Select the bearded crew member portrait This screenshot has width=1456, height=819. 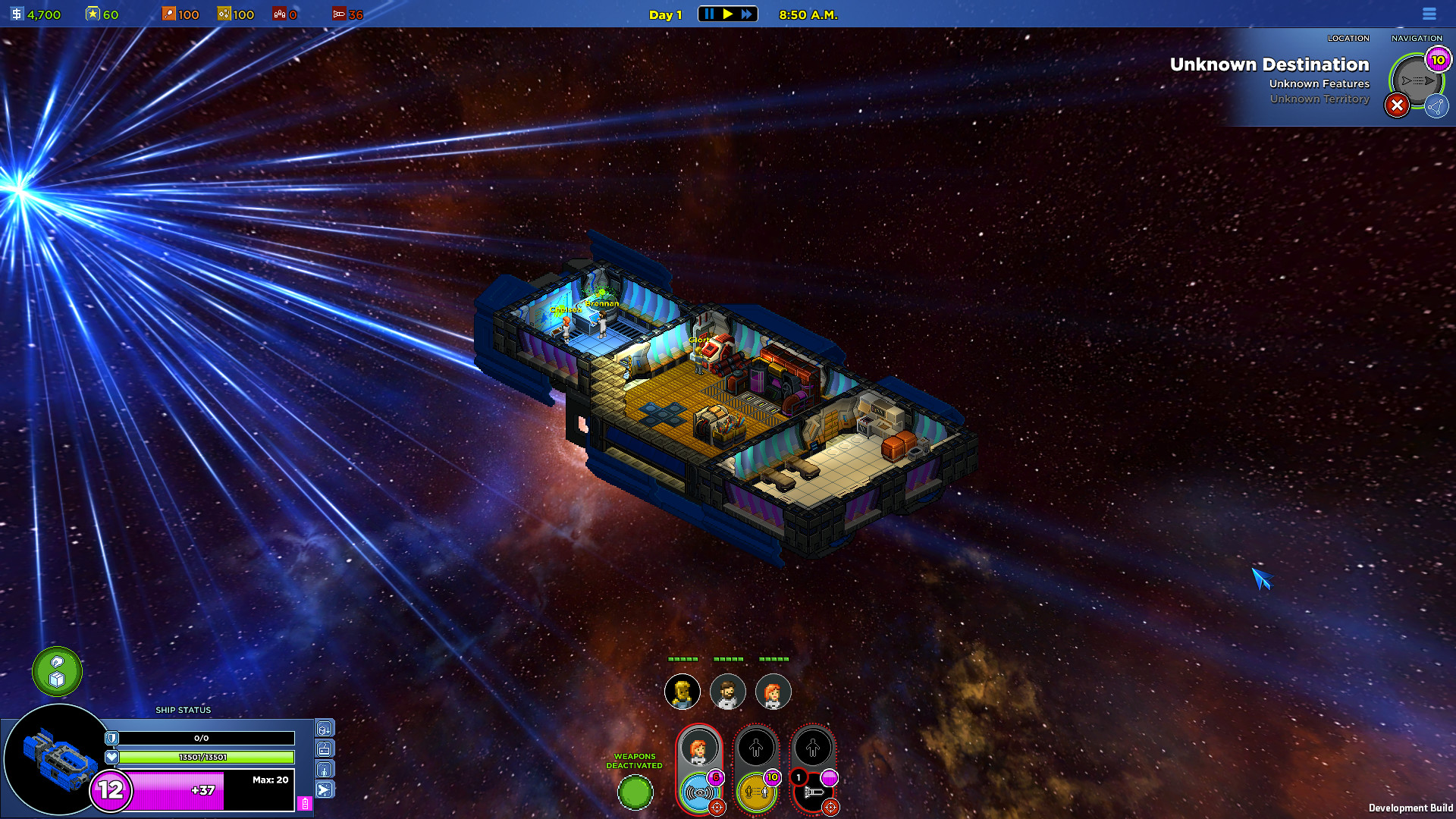(x=727, y=692)
